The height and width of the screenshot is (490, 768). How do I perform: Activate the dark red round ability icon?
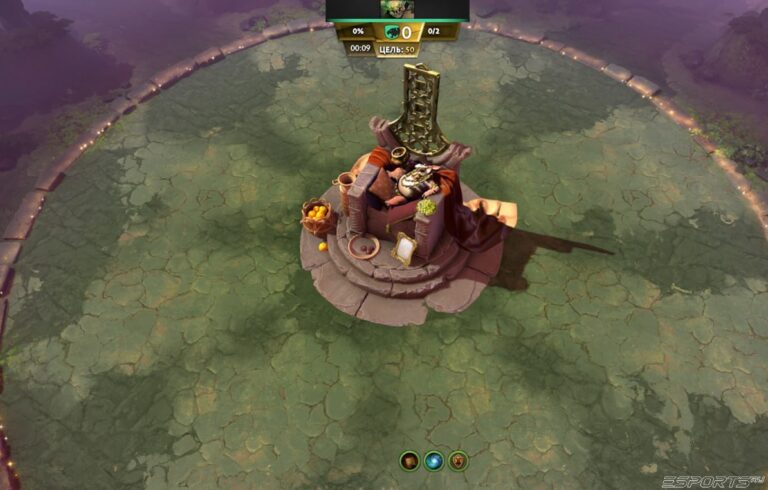(409, 461)
